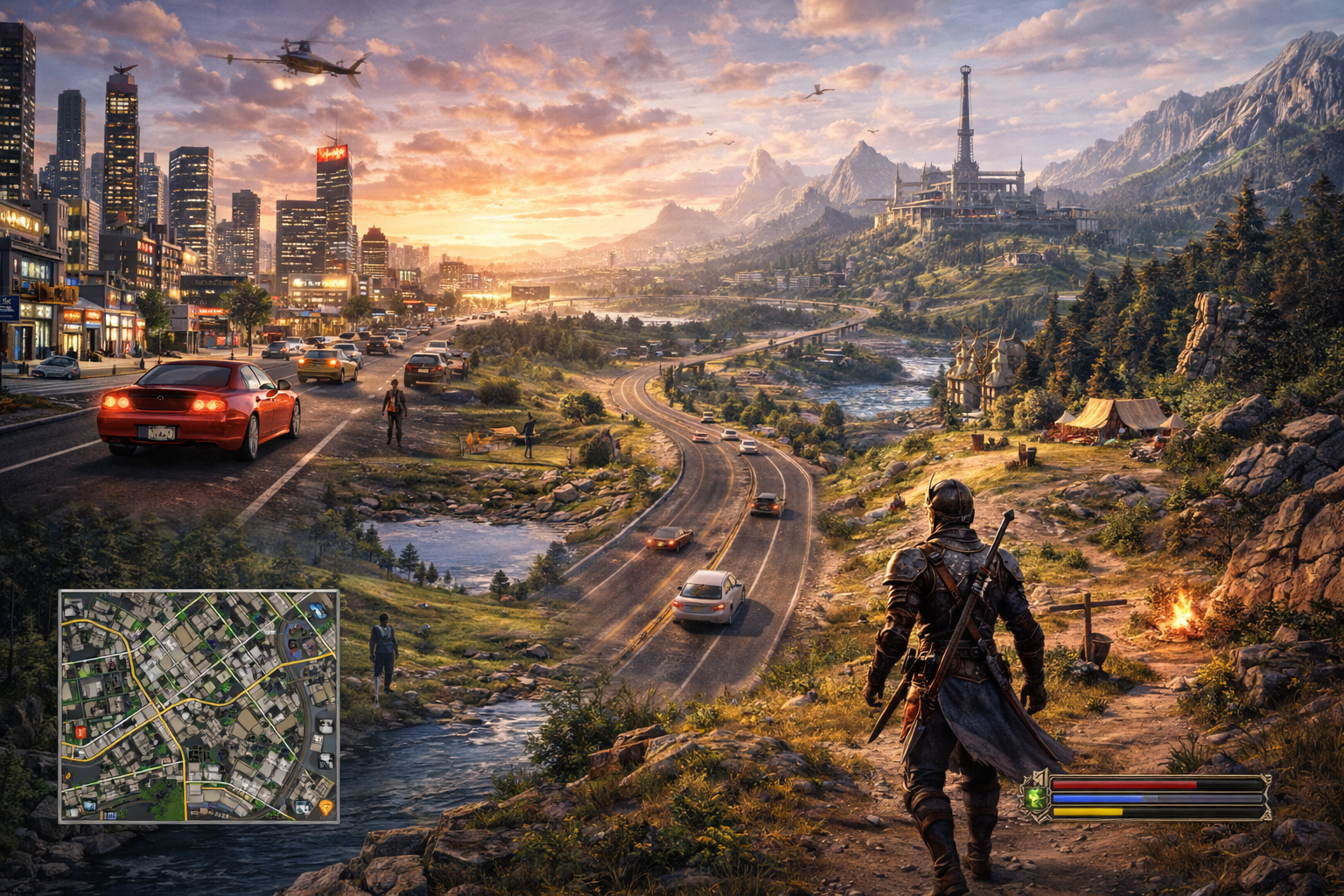1344x896 pixels.
Task: Click the small yellow pin on the minimap's left
Action: pos(67,776)
